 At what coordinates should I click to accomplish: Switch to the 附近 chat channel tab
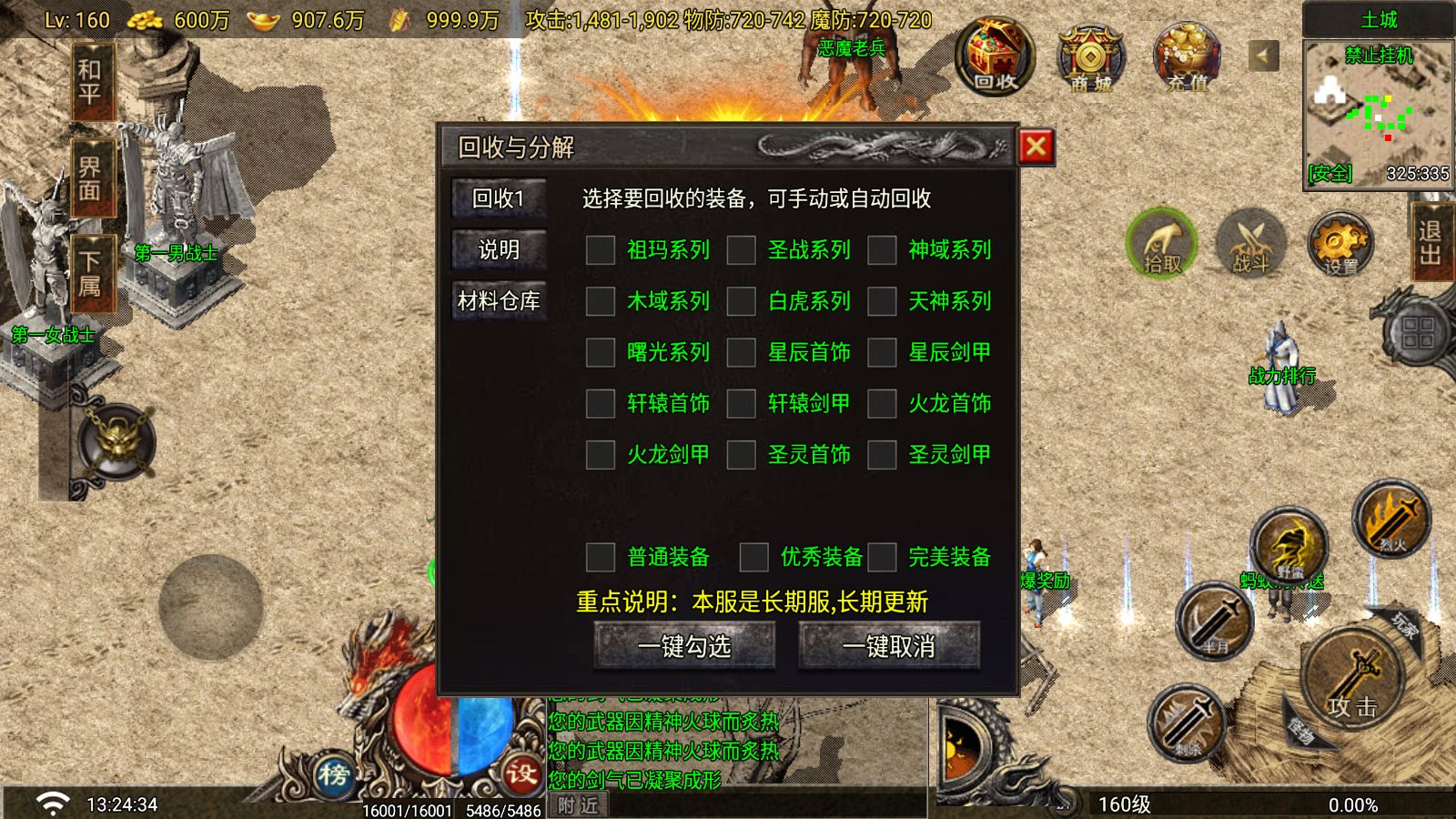click(576, 804)
